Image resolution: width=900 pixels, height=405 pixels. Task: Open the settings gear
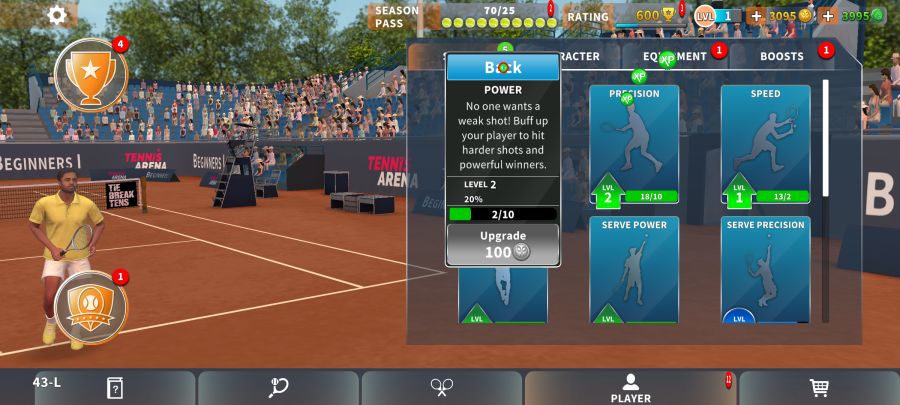click(57, 14)
